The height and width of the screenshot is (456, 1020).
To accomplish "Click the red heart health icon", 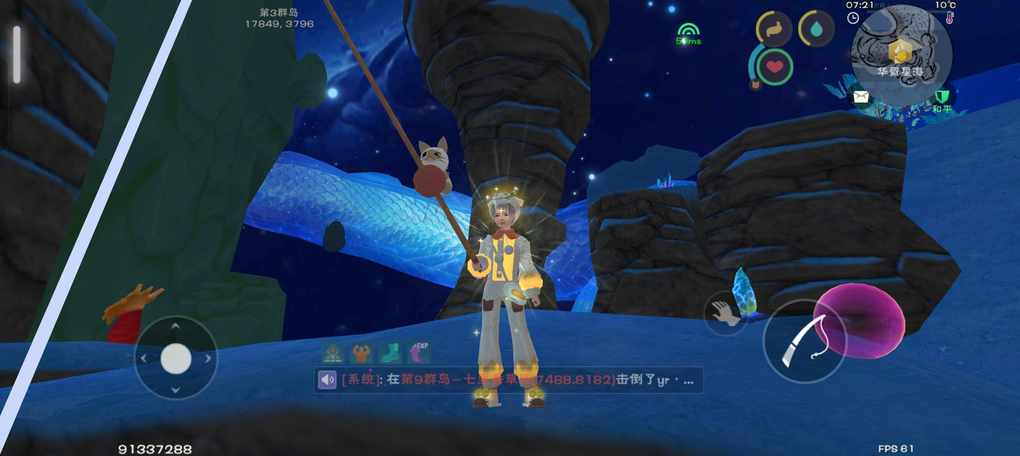I will (x=773, y=66).
